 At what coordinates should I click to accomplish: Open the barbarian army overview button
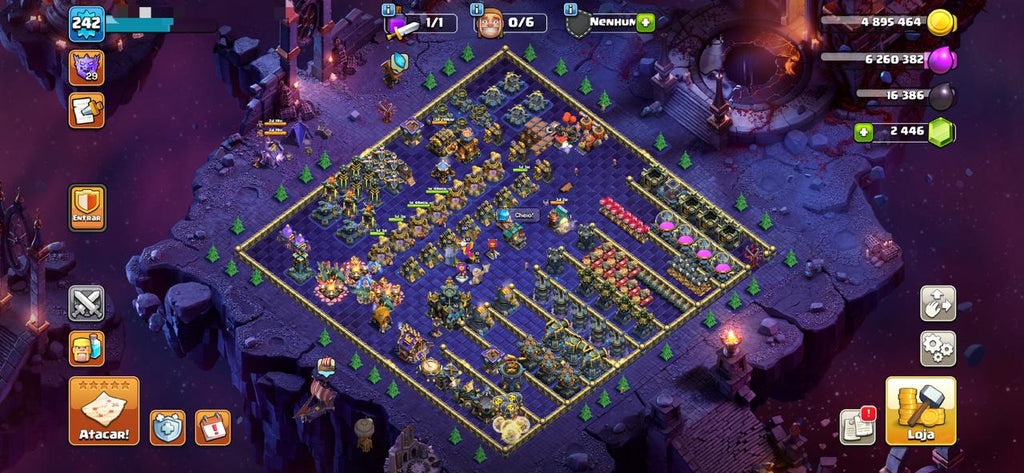click(87, 348)
